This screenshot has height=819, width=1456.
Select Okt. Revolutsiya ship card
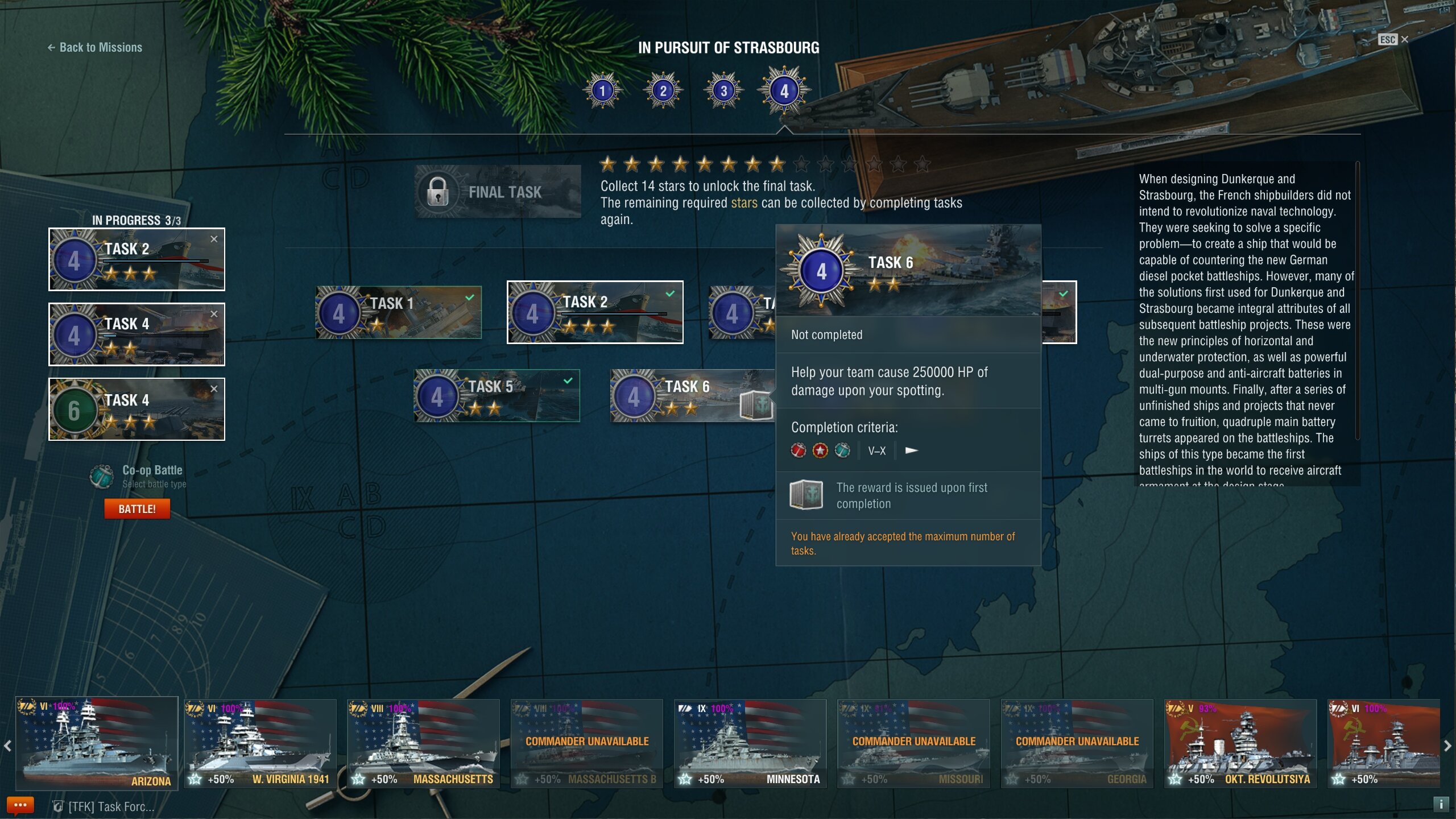click(x=1240, y=743)
